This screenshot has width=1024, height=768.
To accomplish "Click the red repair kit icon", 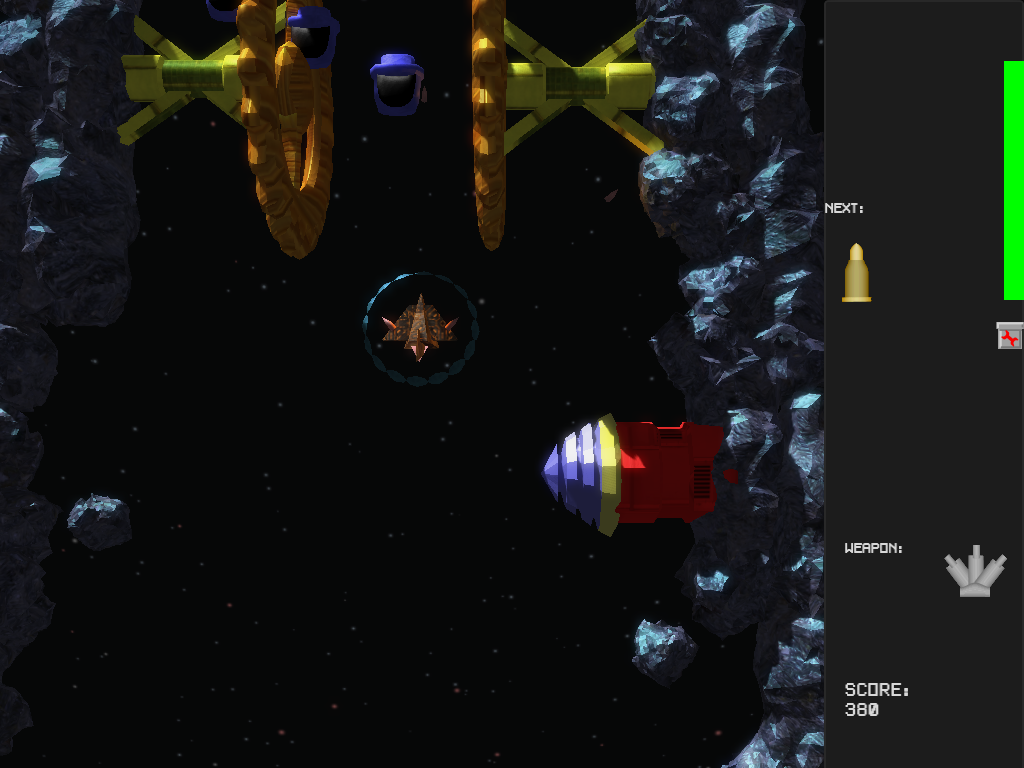I will pos(1010,336).
